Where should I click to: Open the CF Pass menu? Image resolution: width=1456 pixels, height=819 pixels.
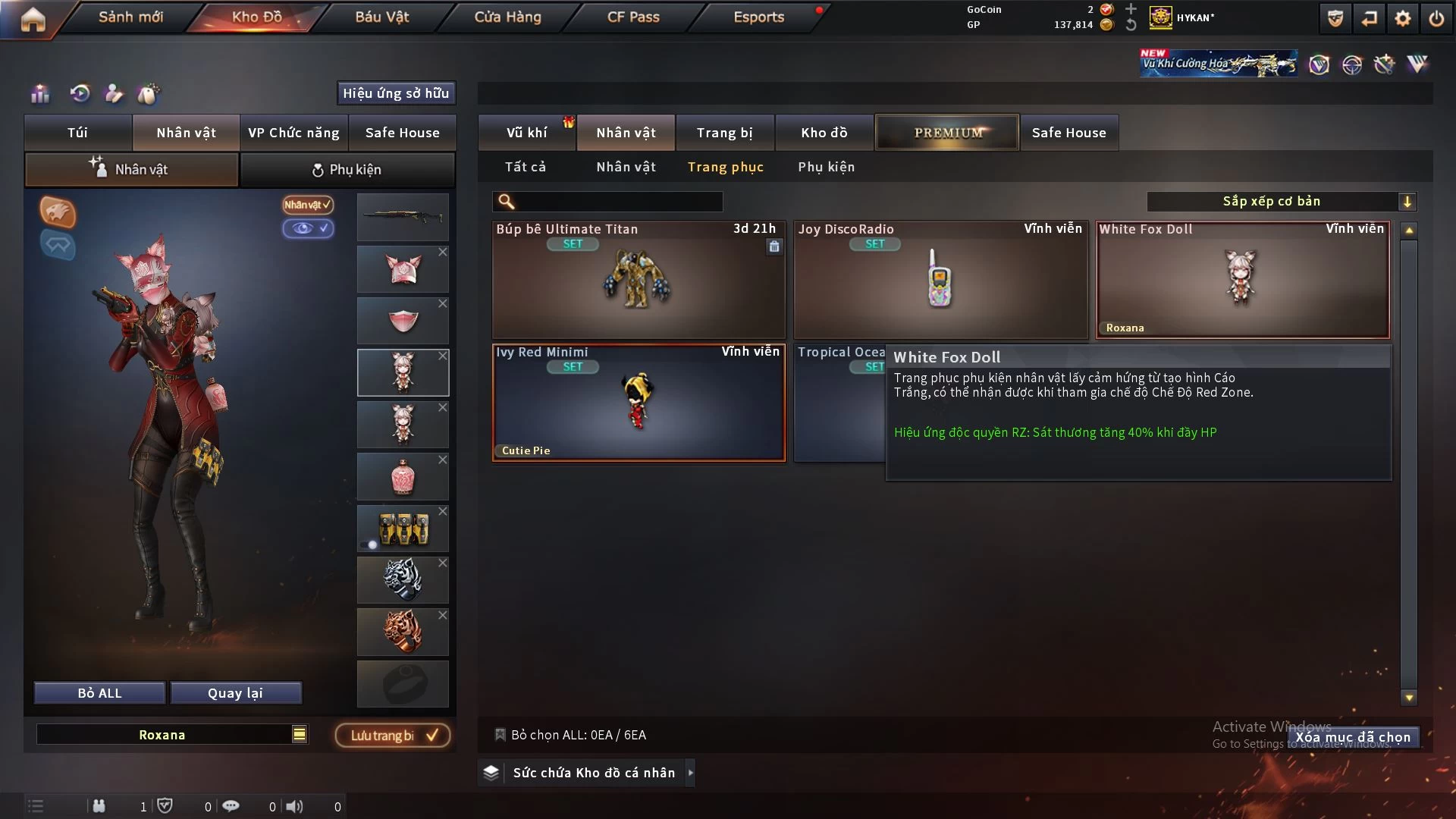pos(633,17)
